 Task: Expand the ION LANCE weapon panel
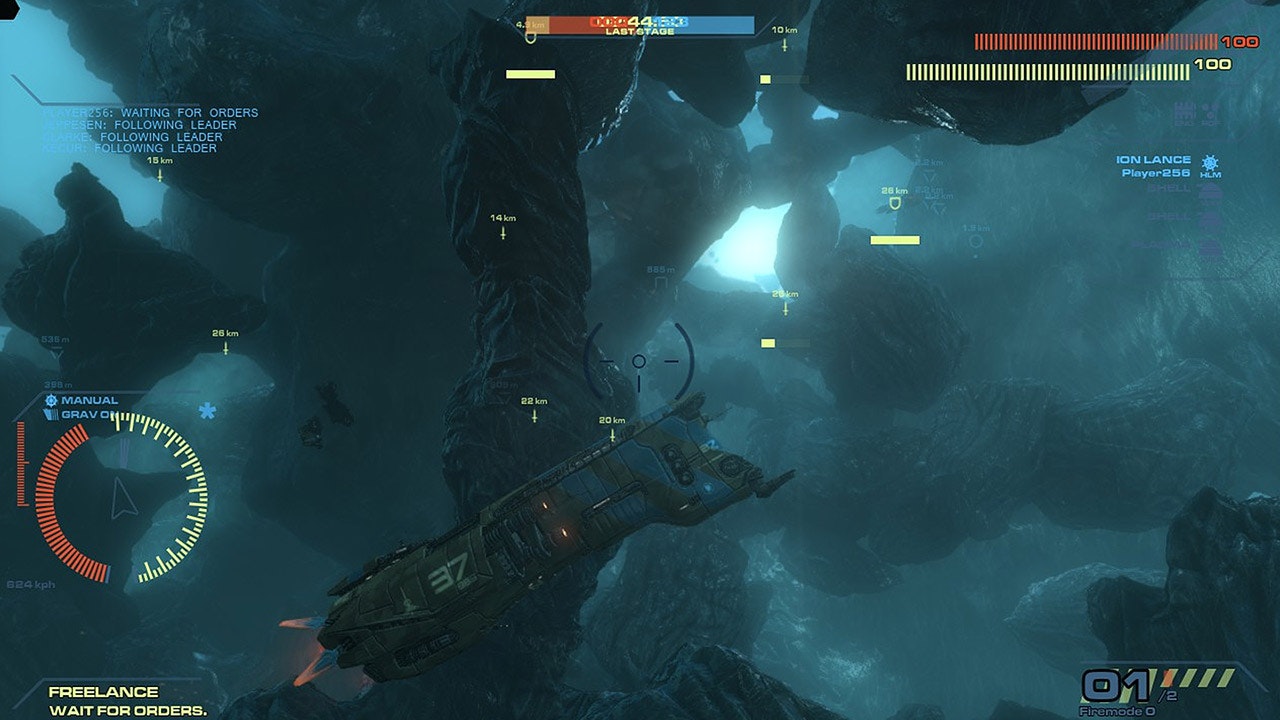[1152, 158]
